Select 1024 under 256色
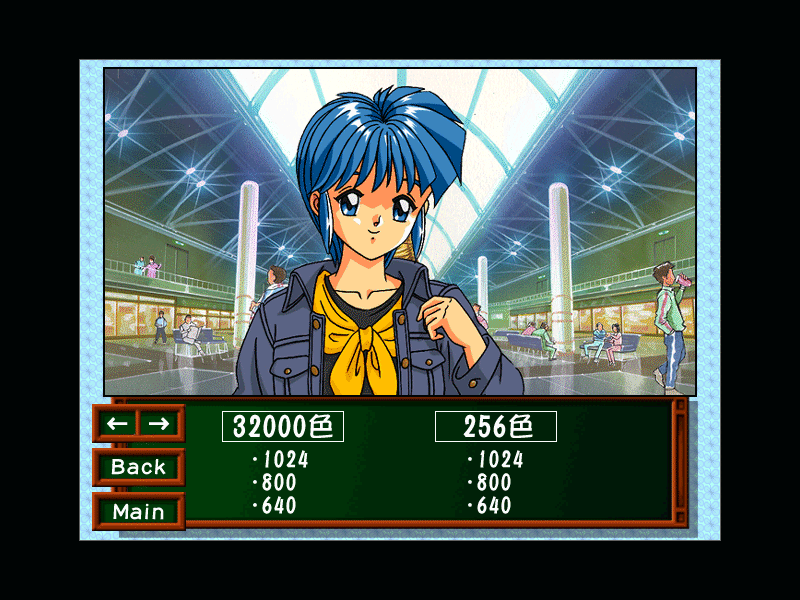 click(496, 460)
